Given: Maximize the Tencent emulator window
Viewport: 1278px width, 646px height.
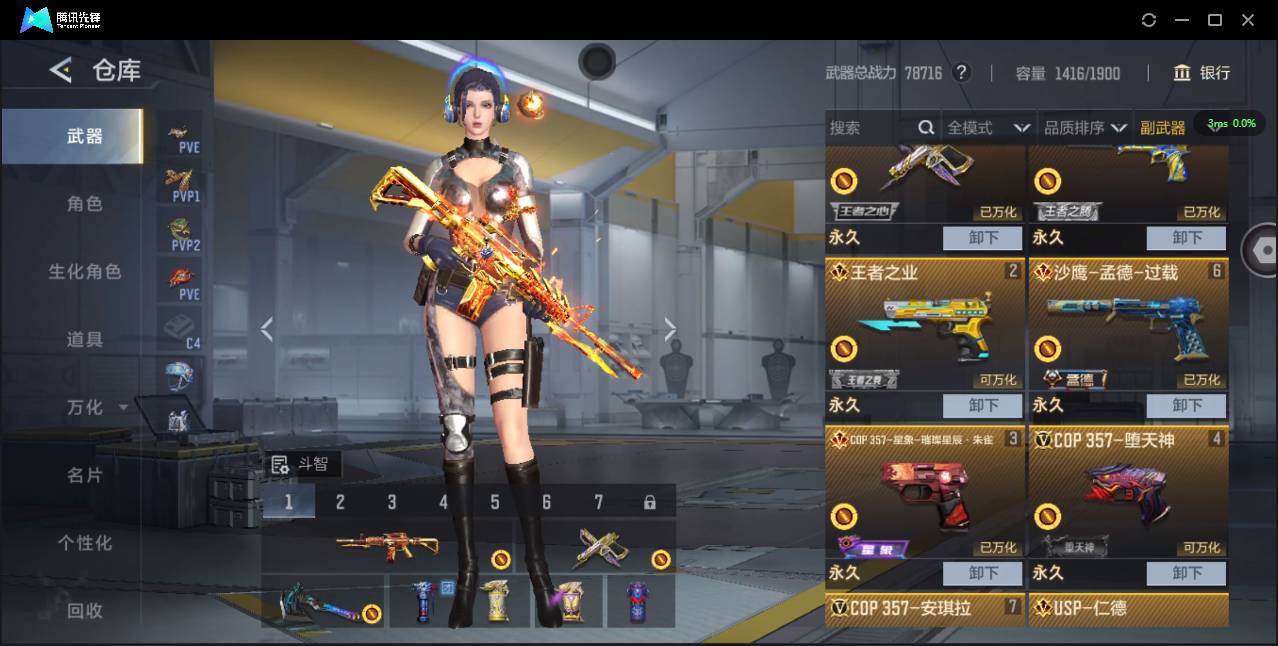Looking at the screenshot, I should pos(1215,20).
